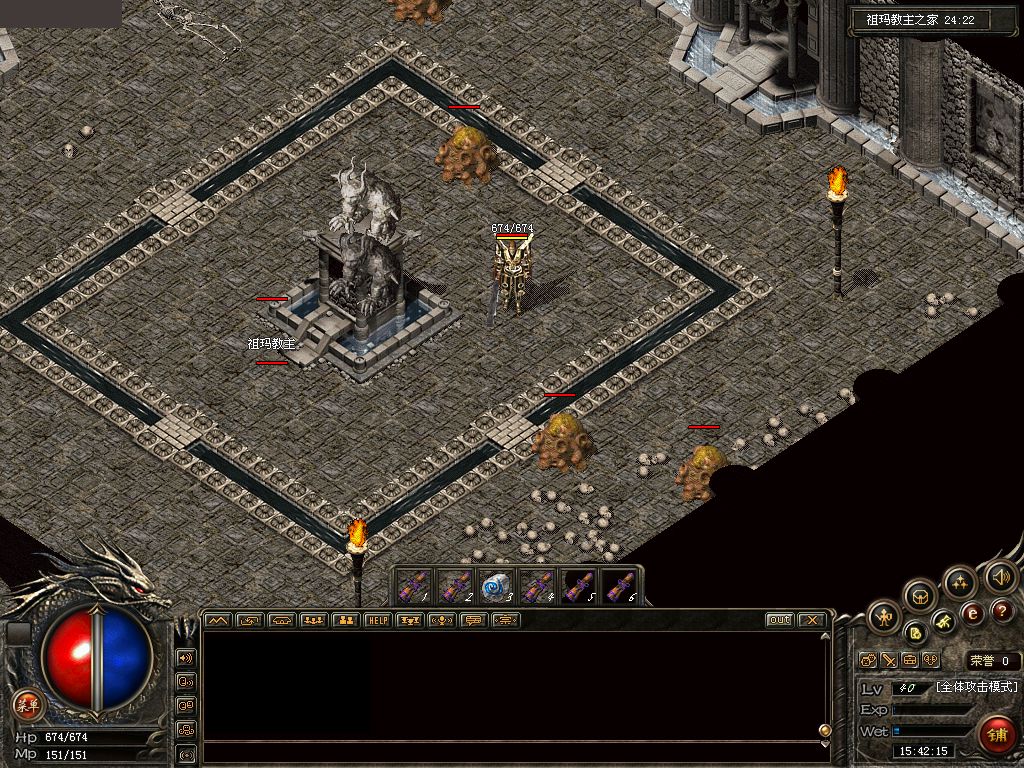Toggle the speaker chat channel button
Screen dimensions: 1024x768
point(186,658)
